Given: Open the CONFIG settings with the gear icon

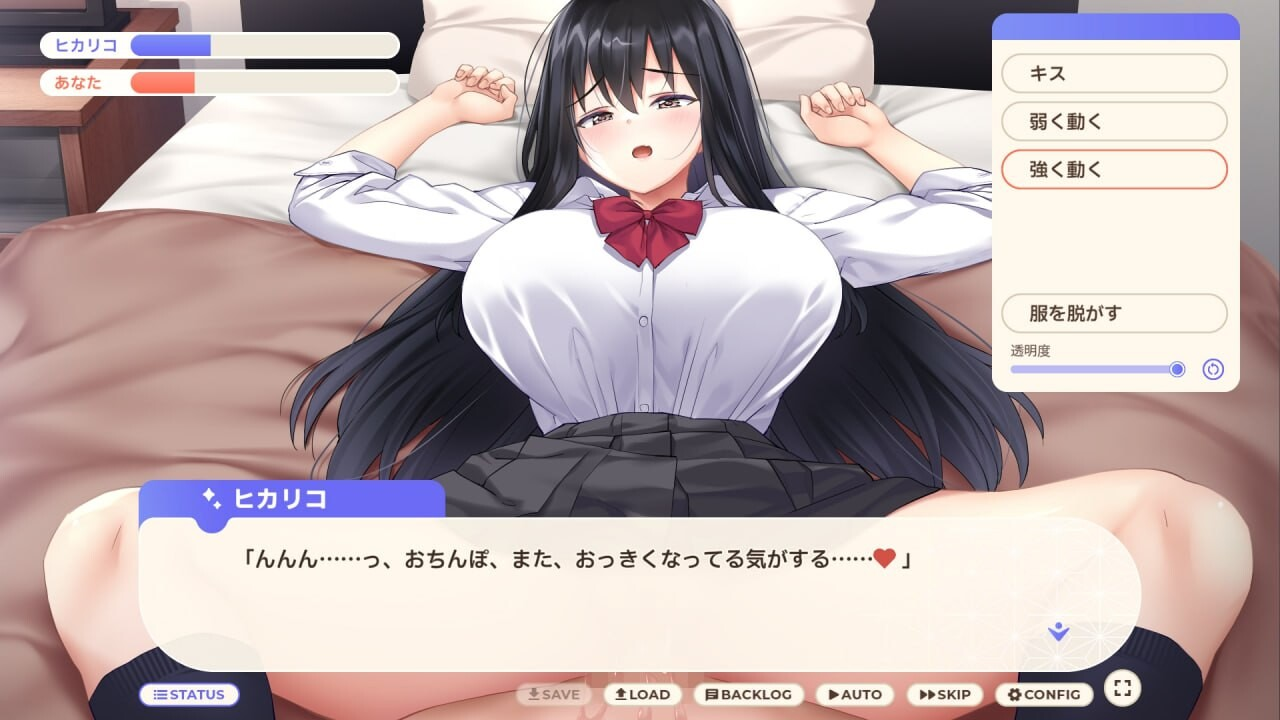Looking at the screenshot, I should pos(1015,694).
